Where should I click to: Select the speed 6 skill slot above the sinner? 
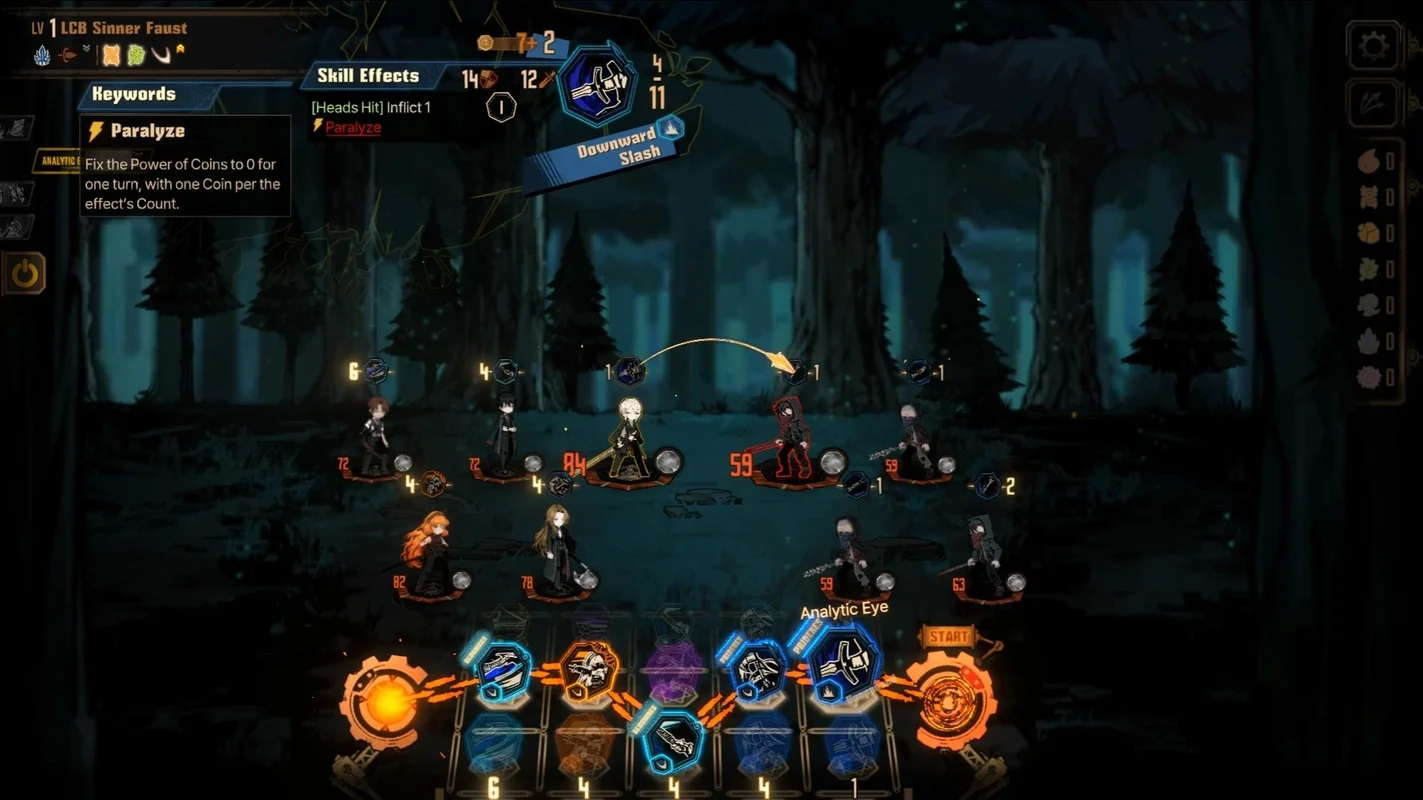coord(375,371)
